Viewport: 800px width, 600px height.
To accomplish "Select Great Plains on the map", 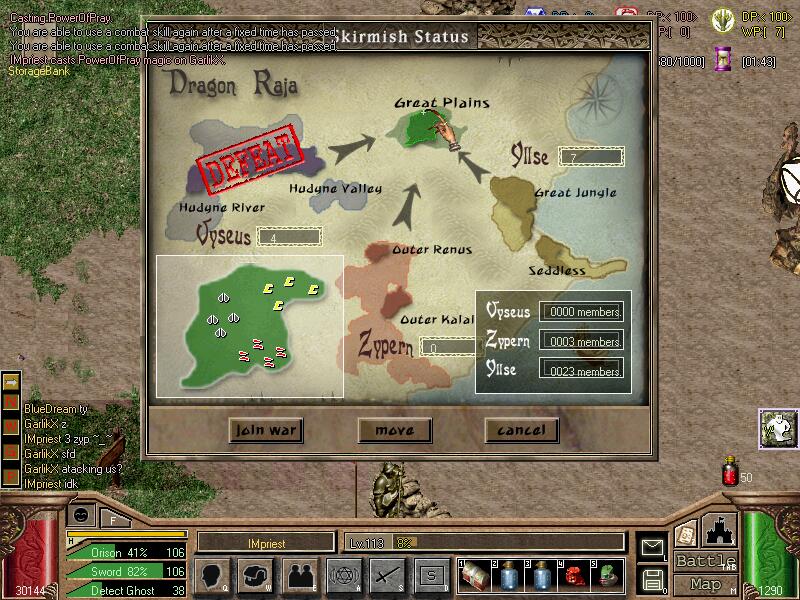I will click(x=419, y=130).
